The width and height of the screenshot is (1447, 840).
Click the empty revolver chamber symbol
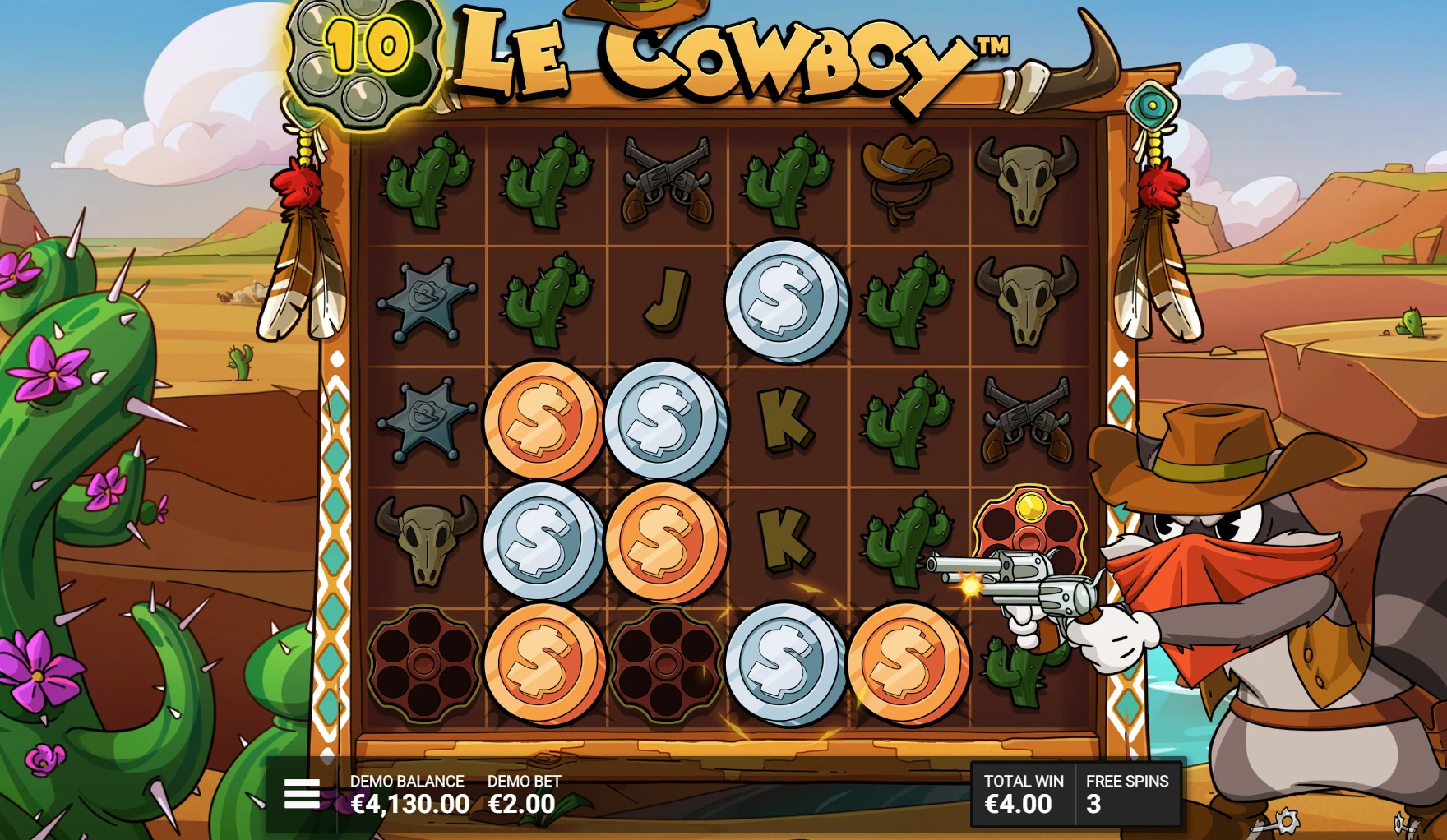pos(424,666)
